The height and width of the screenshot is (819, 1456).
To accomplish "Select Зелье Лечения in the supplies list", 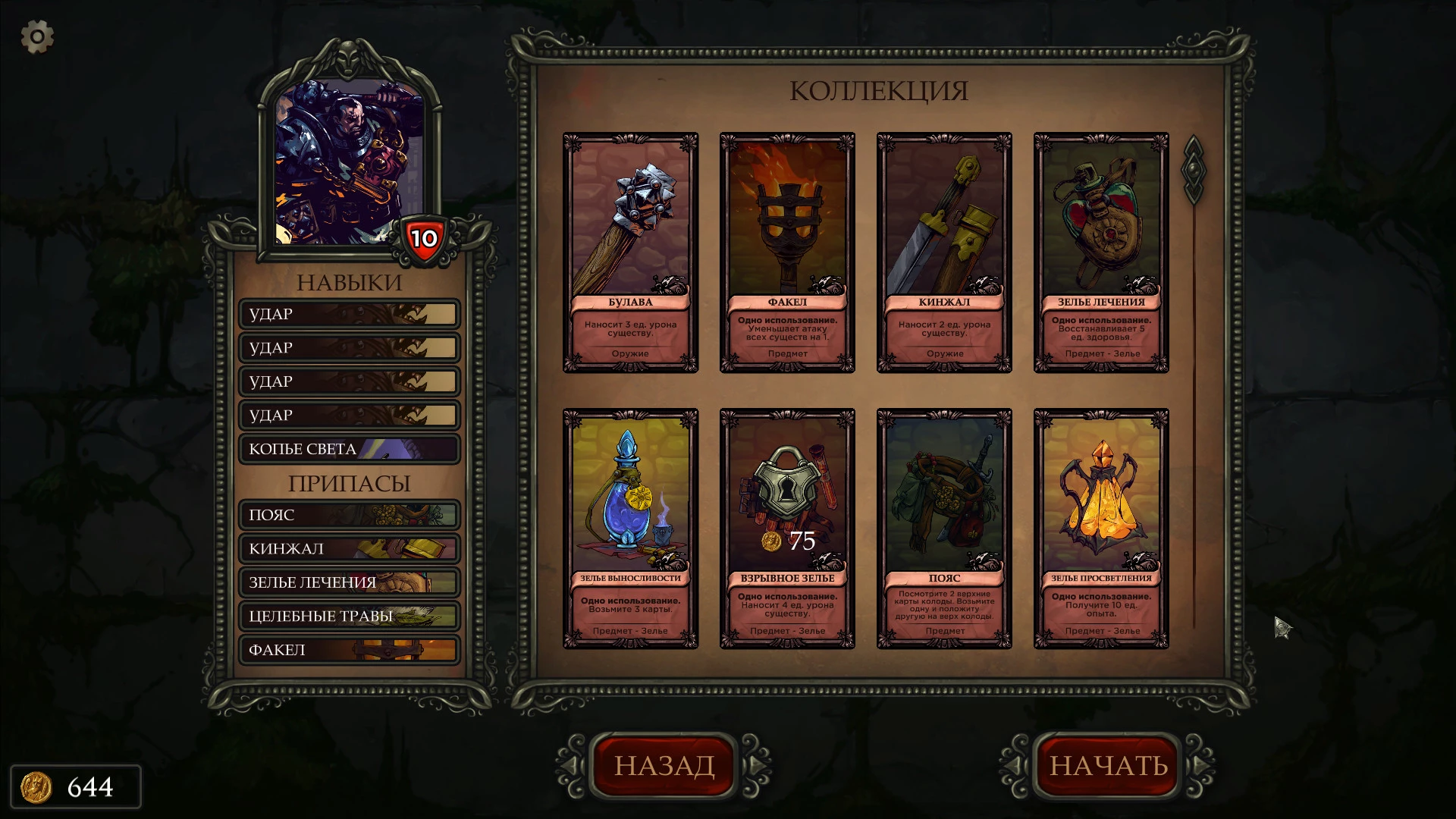I will 350,582.
